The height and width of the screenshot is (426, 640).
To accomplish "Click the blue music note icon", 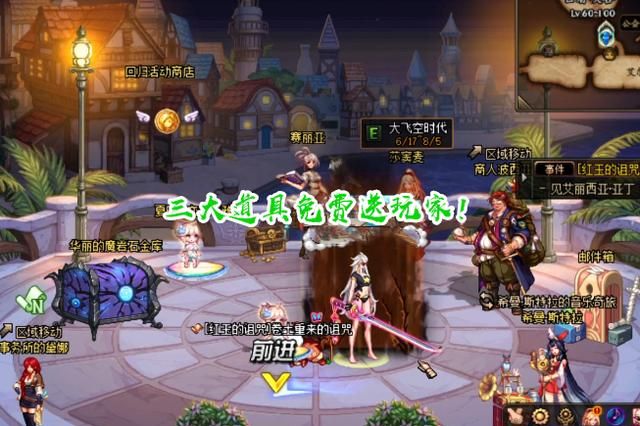I will (x=617, y=414).
